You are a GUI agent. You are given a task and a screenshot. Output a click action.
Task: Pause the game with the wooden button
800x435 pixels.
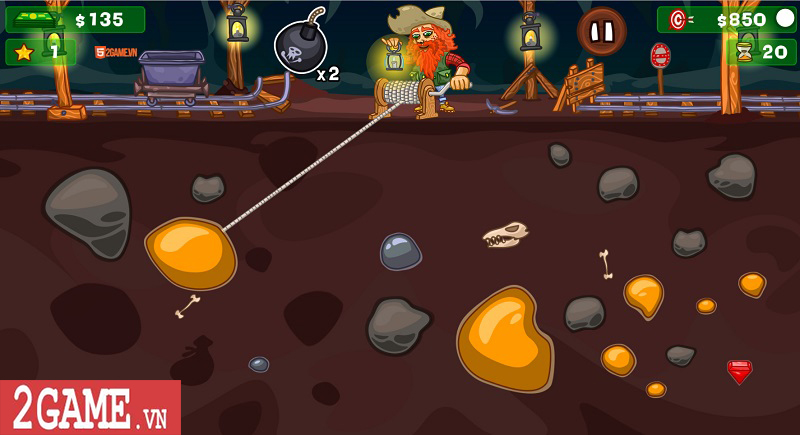(x=601, y=32)
